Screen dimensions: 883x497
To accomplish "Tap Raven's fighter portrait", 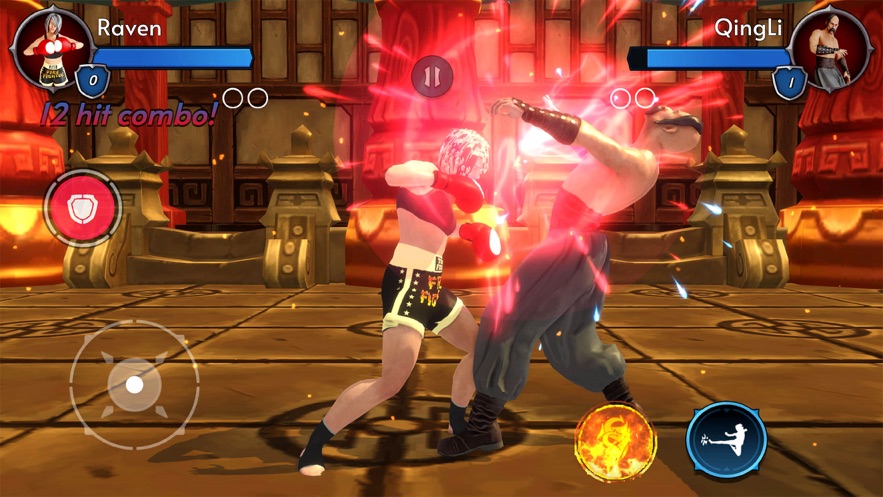I will point(53,47).
